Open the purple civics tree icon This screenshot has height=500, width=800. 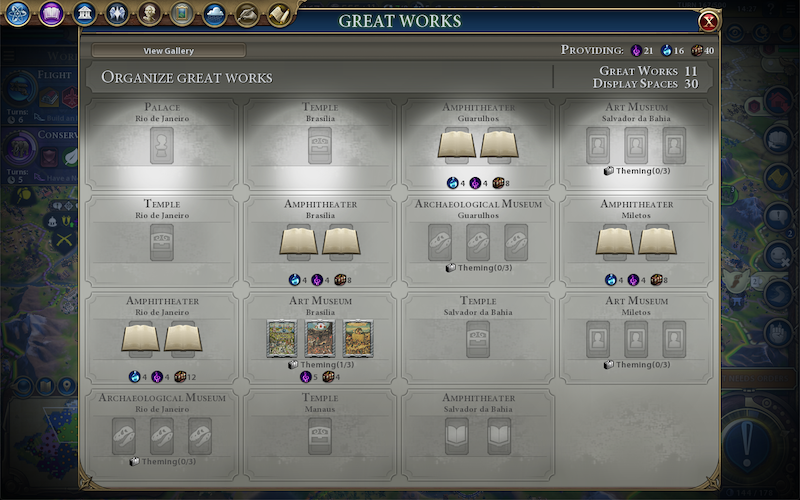(x=51, y=14)
